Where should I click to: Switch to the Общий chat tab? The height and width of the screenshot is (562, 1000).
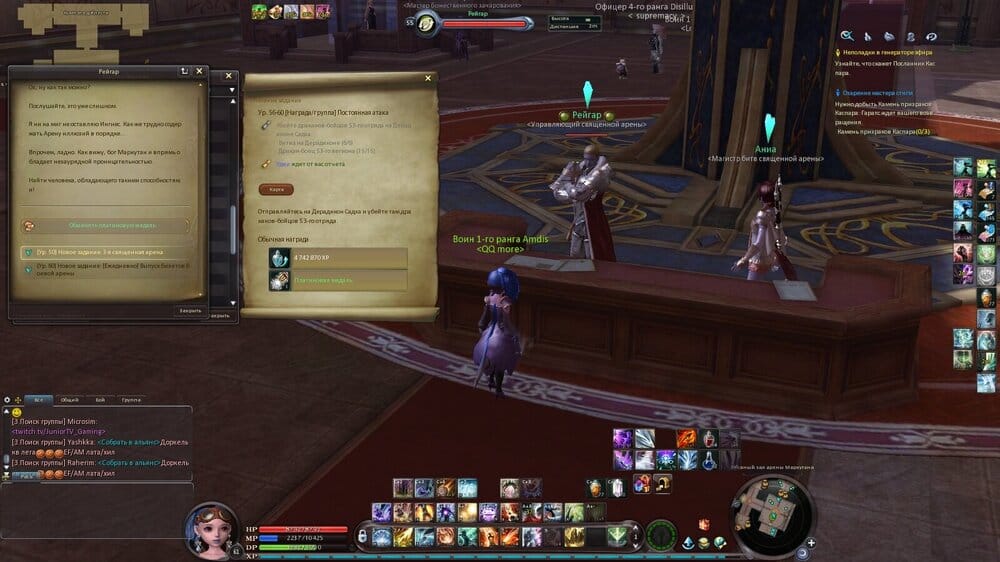pyautogui.click(x=69, y=399)
